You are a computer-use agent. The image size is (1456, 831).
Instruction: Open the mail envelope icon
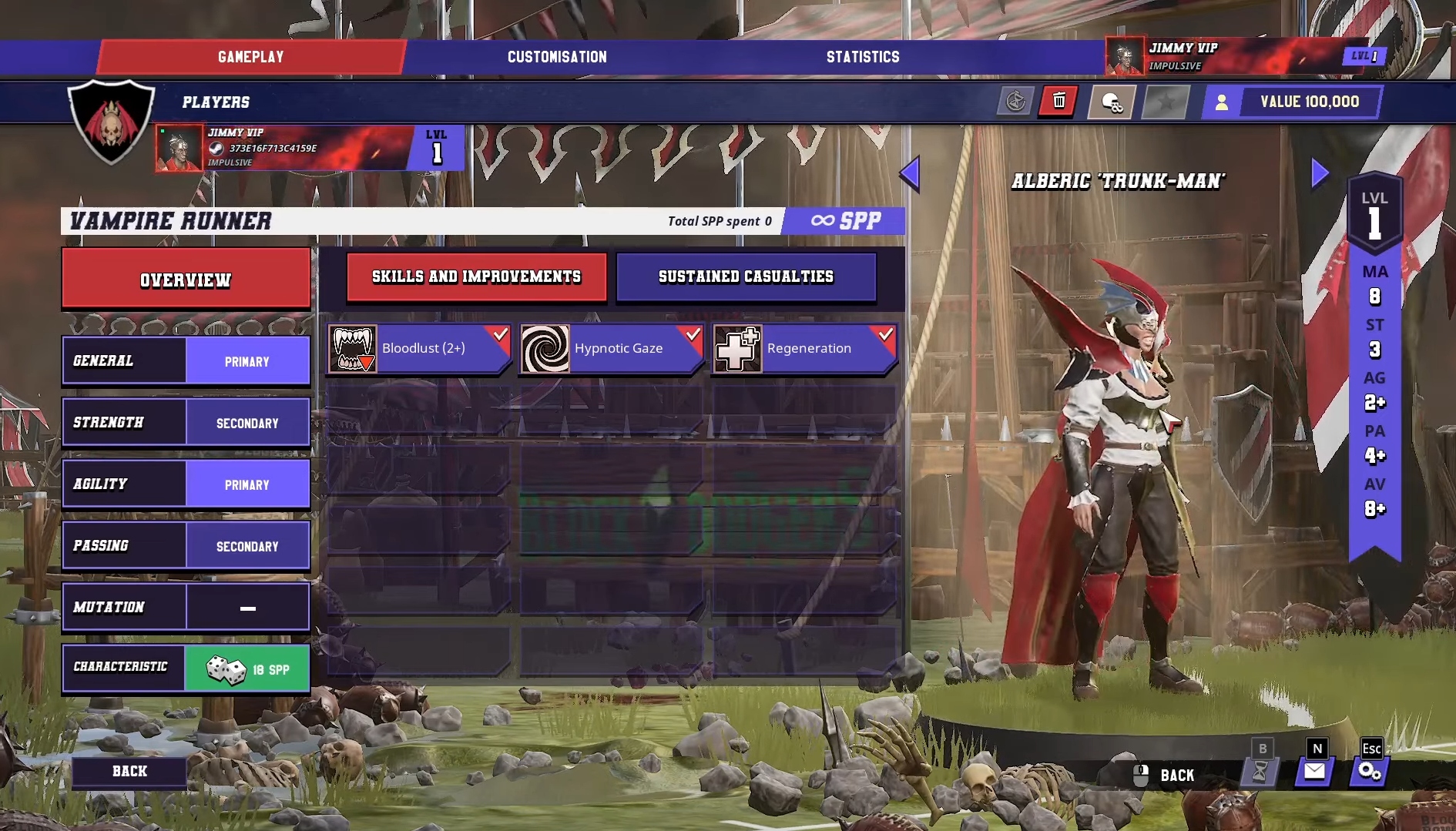coord(1314,771)
